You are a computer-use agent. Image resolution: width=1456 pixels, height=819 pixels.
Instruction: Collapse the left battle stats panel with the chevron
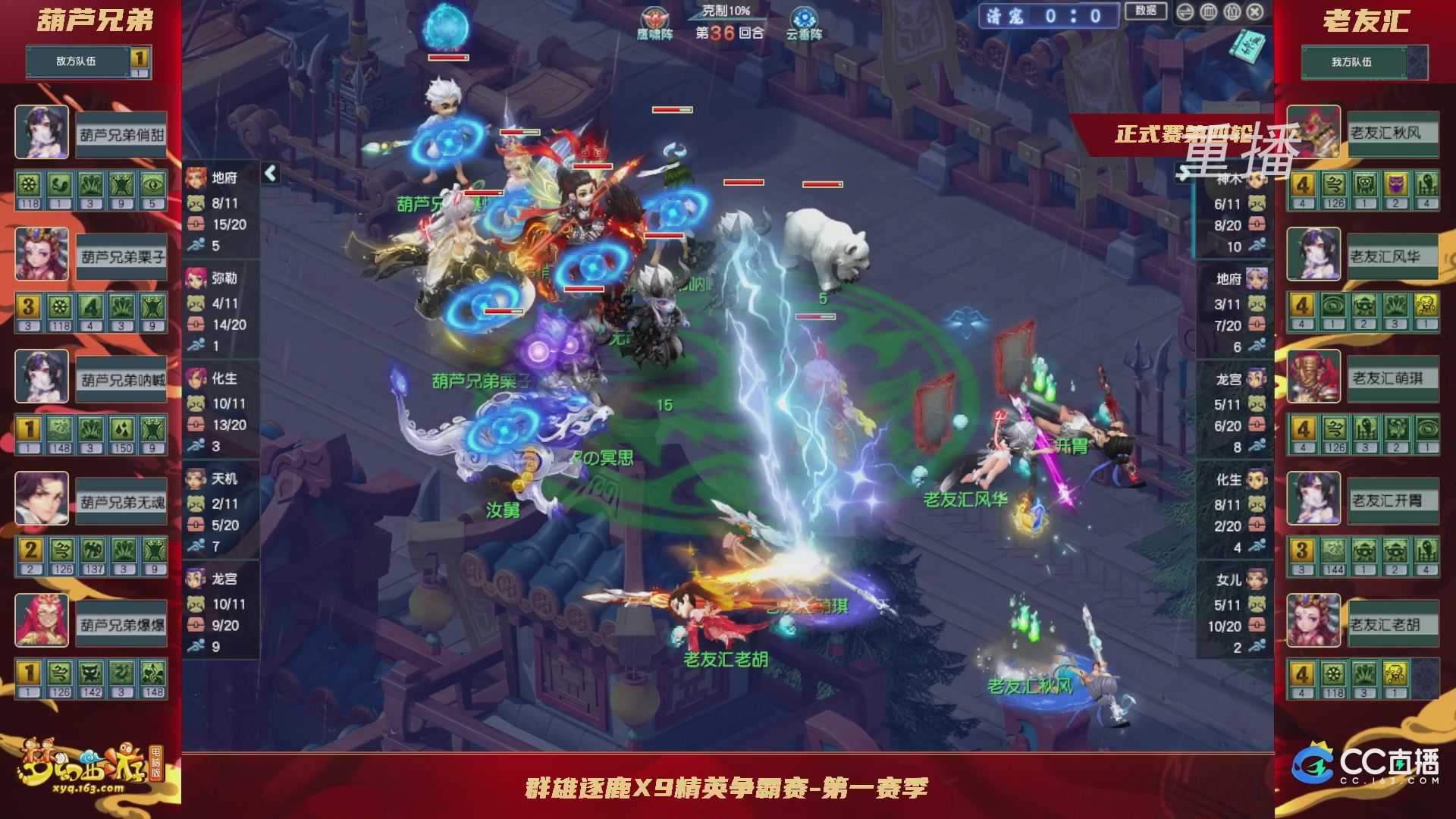269,172
